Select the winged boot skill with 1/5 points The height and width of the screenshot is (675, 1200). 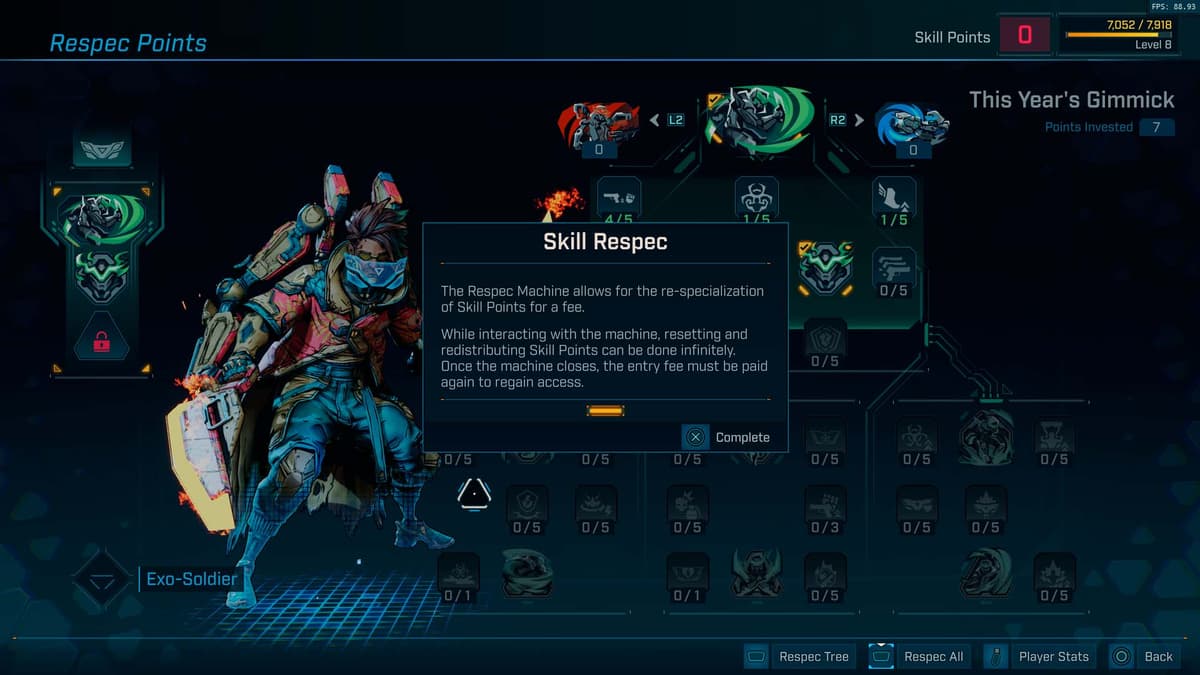(x=894, y=198)
